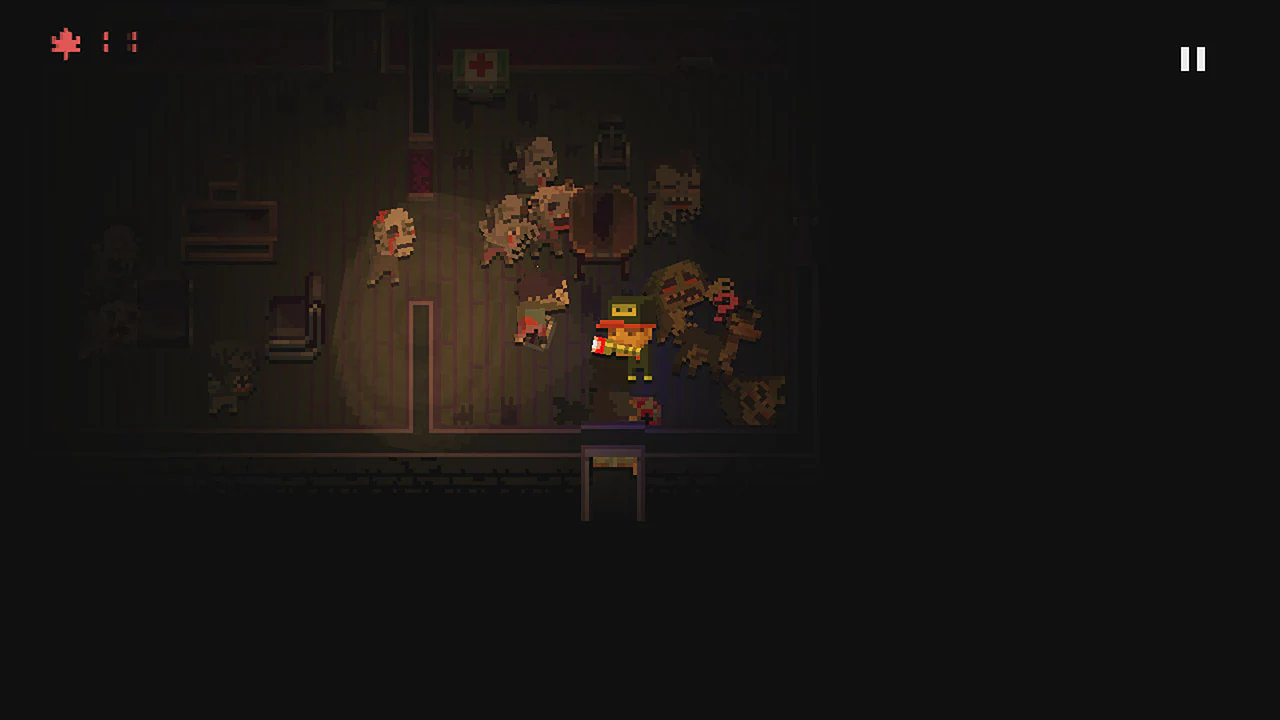
Task: Select the fallen zombie corpse near the player
Action: [x=533, y=320]
